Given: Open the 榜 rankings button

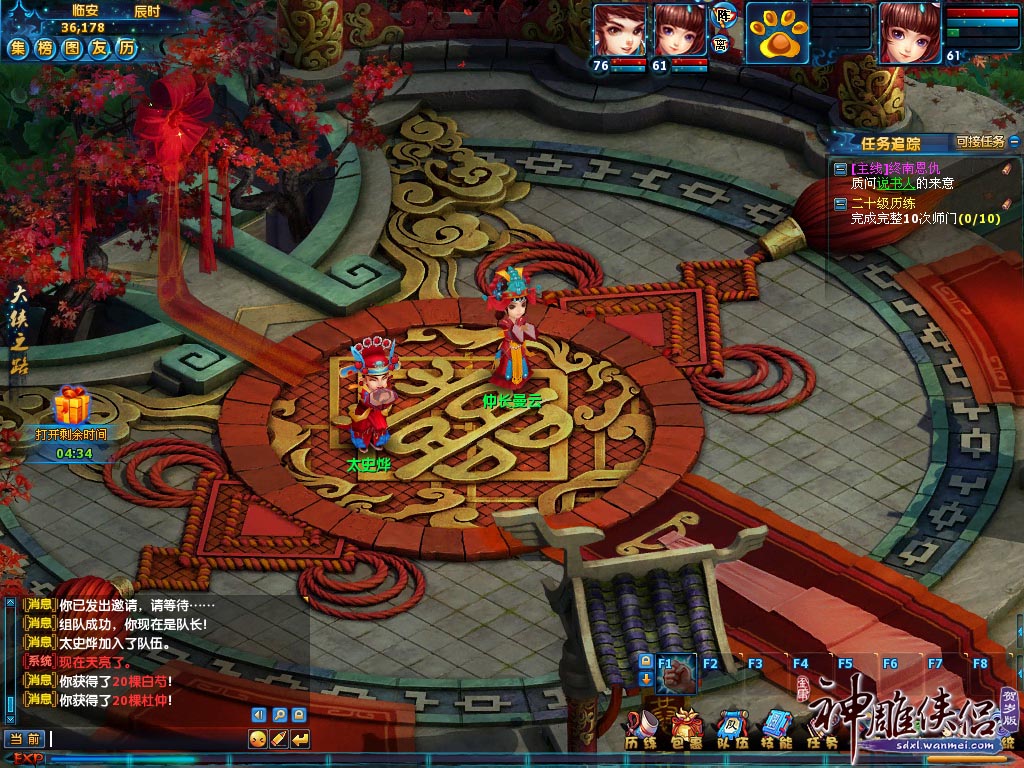Looking at the screenshot, I should (45, 48).
